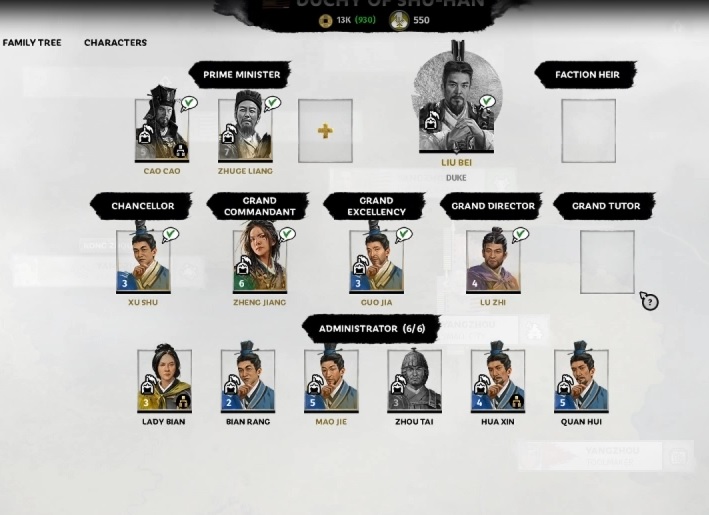Select Duke Liu Bei's portrait
This screenshot has height=515, width=709.
coord(456,105)
